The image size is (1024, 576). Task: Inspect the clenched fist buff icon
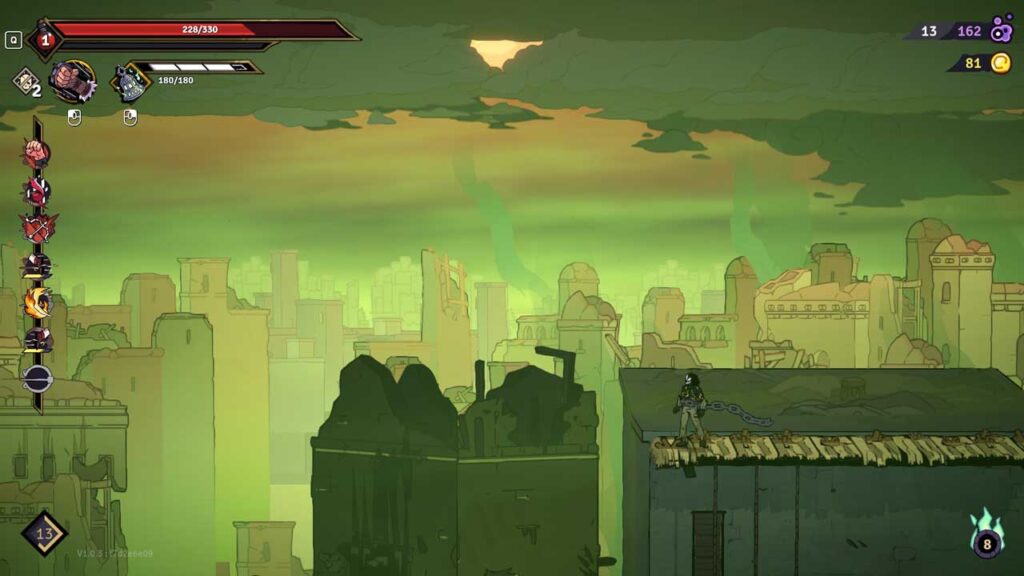point(37,154)
